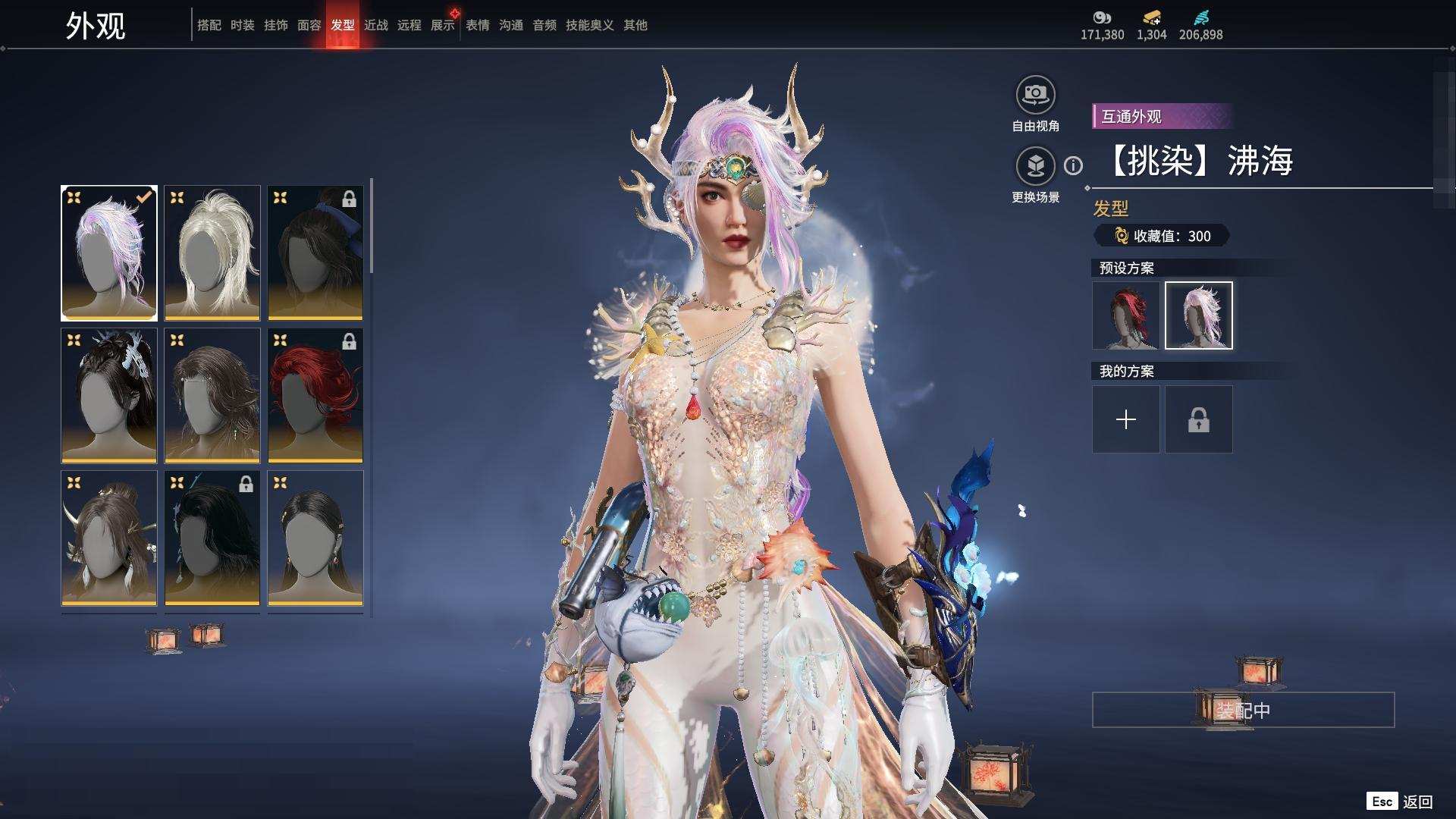Select the locked red wavy hairstyle
This screenshot has width=1456, height=819.
point(315,395)
